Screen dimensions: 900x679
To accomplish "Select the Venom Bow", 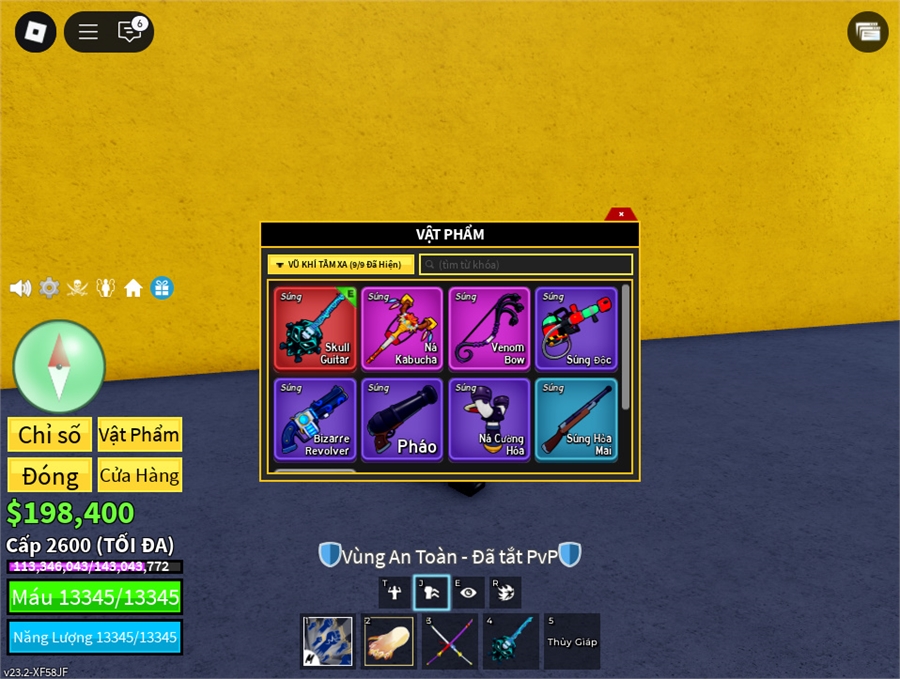I will 489,329.
